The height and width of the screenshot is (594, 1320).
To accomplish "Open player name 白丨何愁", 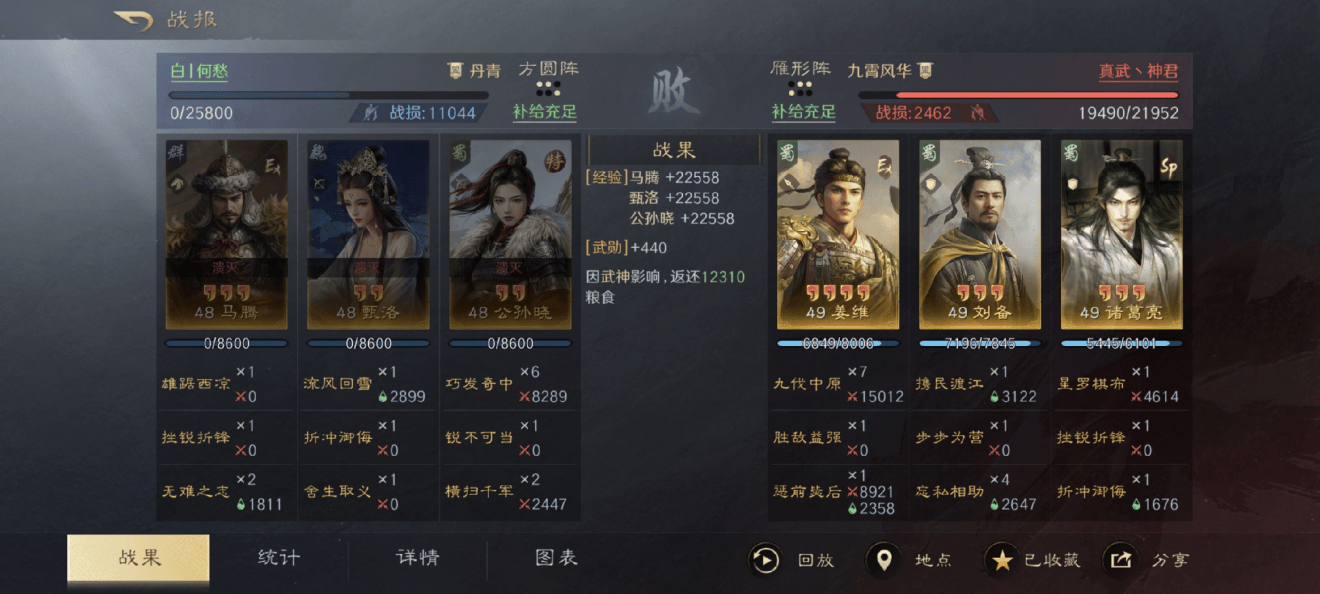I will pos(199,72).
